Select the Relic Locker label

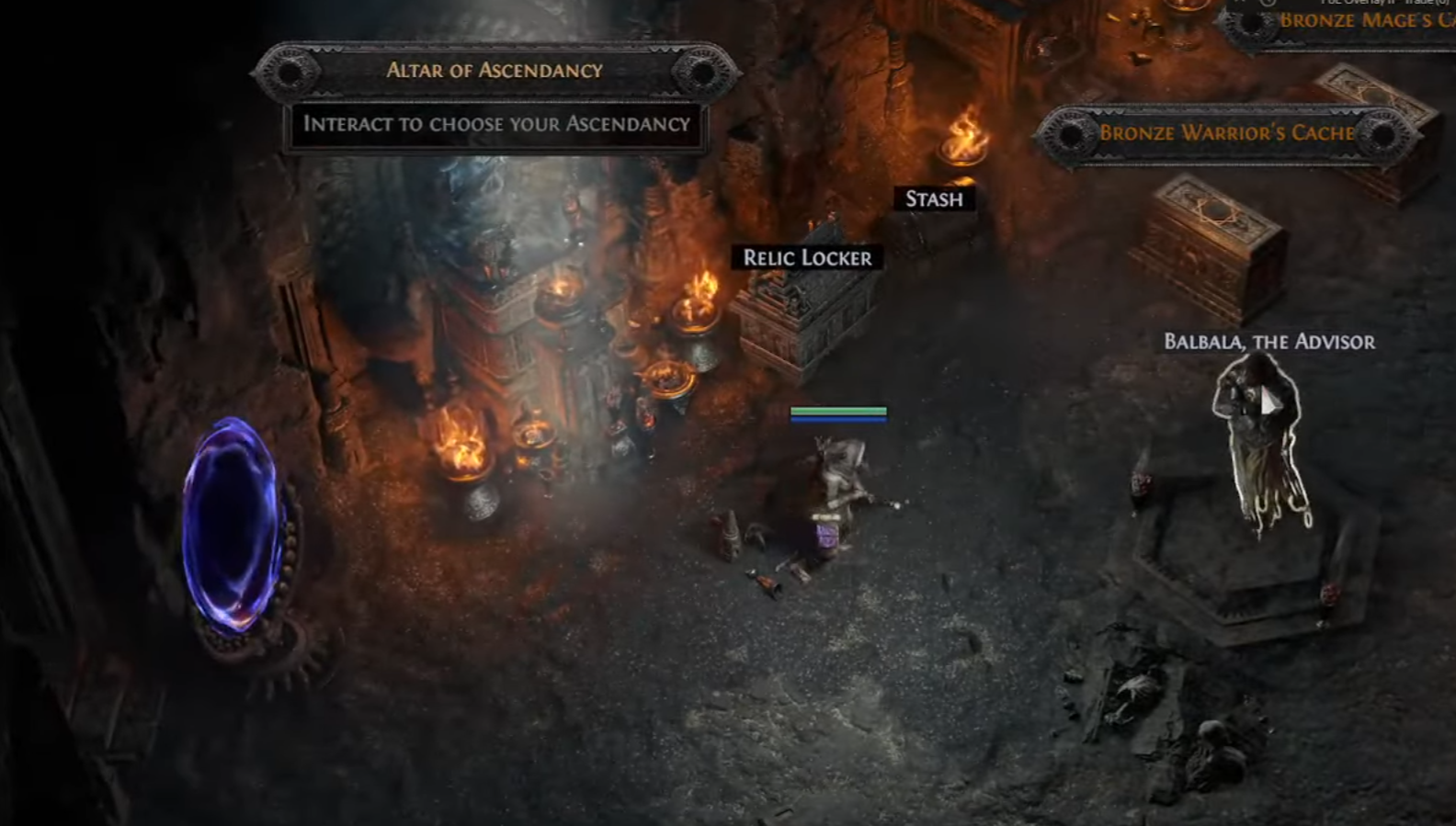click(x=807, y=258)
